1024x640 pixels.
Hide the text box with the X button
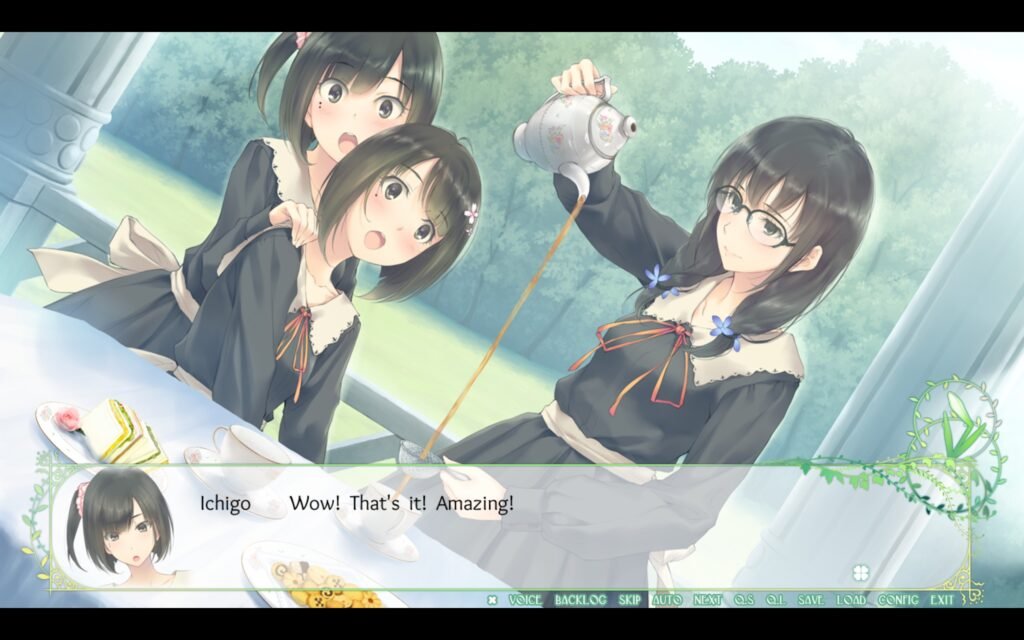[492, 600]
